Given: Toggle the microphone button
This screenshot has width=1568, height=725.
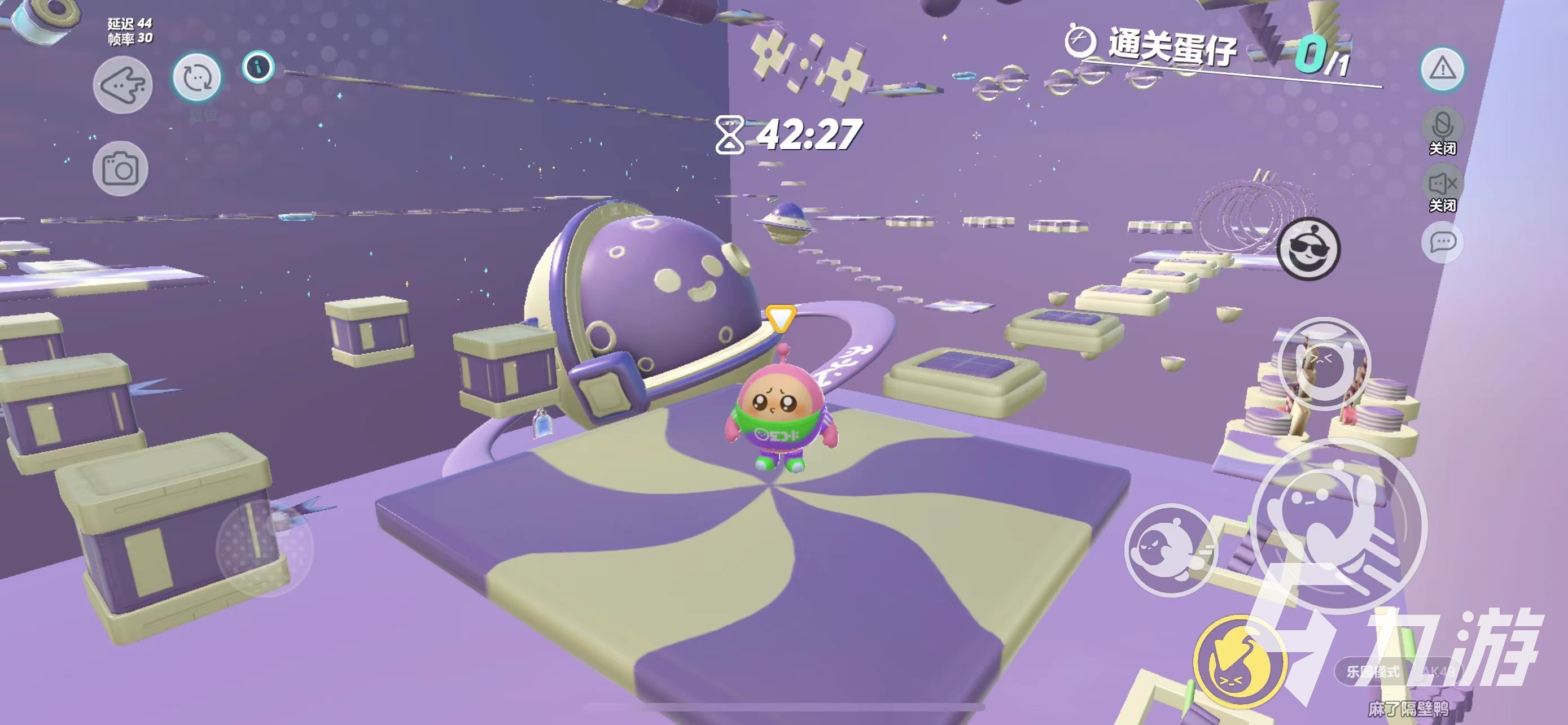Looking at the screenshot, I should click(x=1442, y=126).
